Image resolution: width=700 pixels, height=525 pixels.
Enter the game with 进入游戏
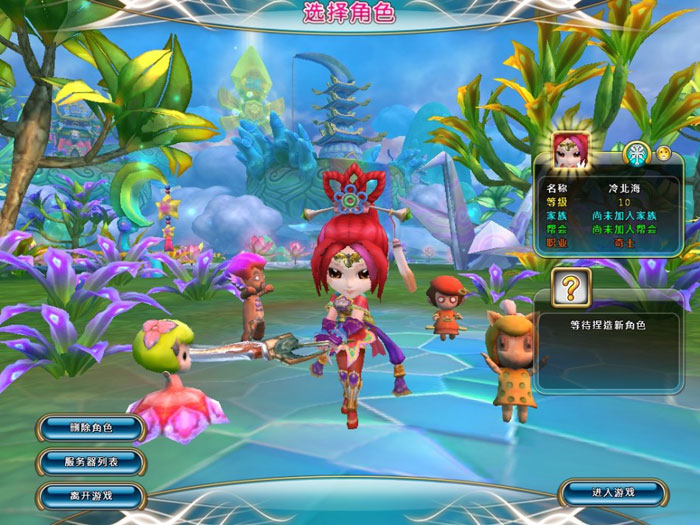point(611,492)
